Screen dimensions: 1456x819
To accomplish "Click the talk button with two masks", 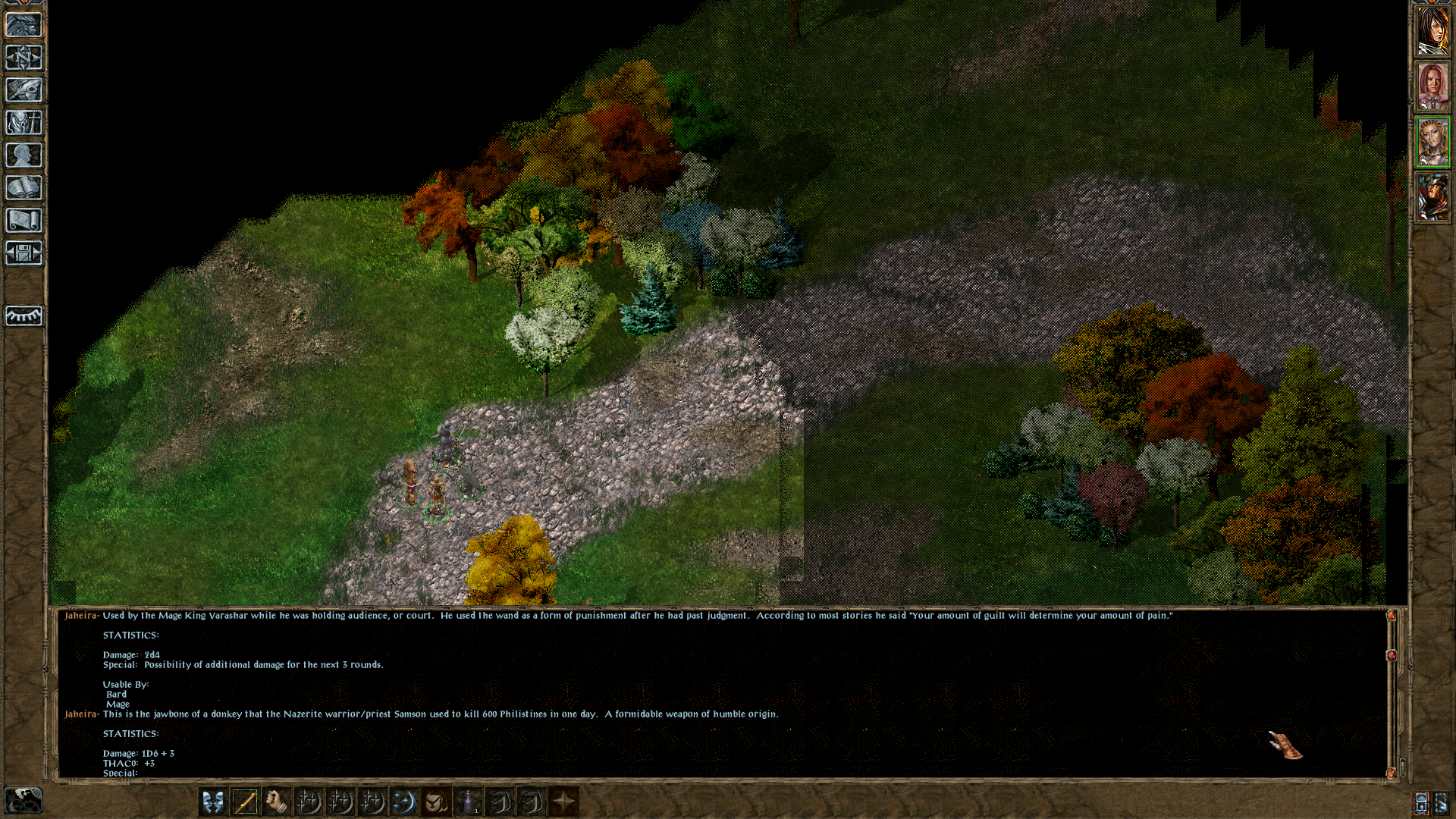I will (212, 802).
